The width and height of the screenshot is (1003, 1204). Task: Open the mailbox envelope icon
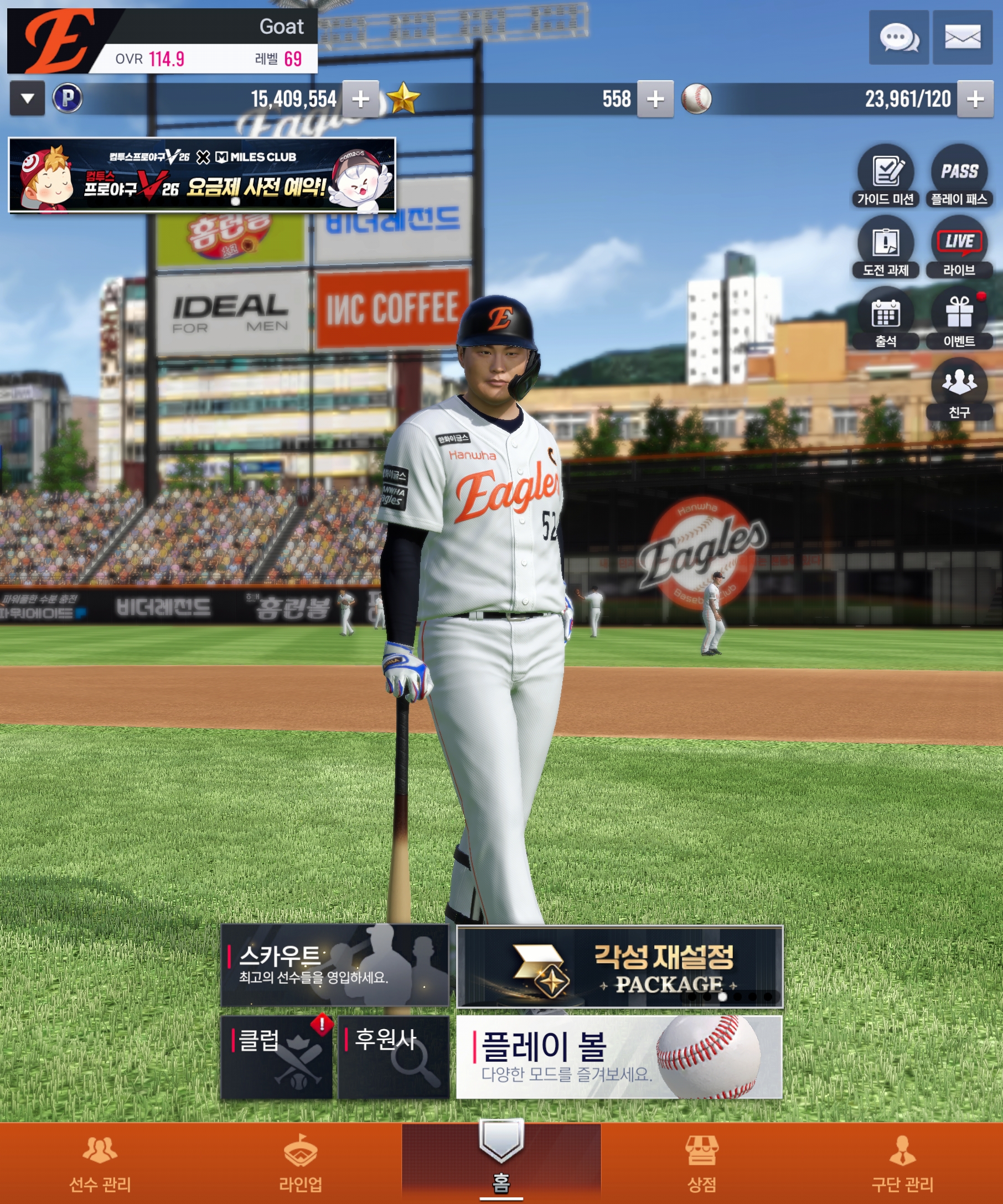click(961, 38)
